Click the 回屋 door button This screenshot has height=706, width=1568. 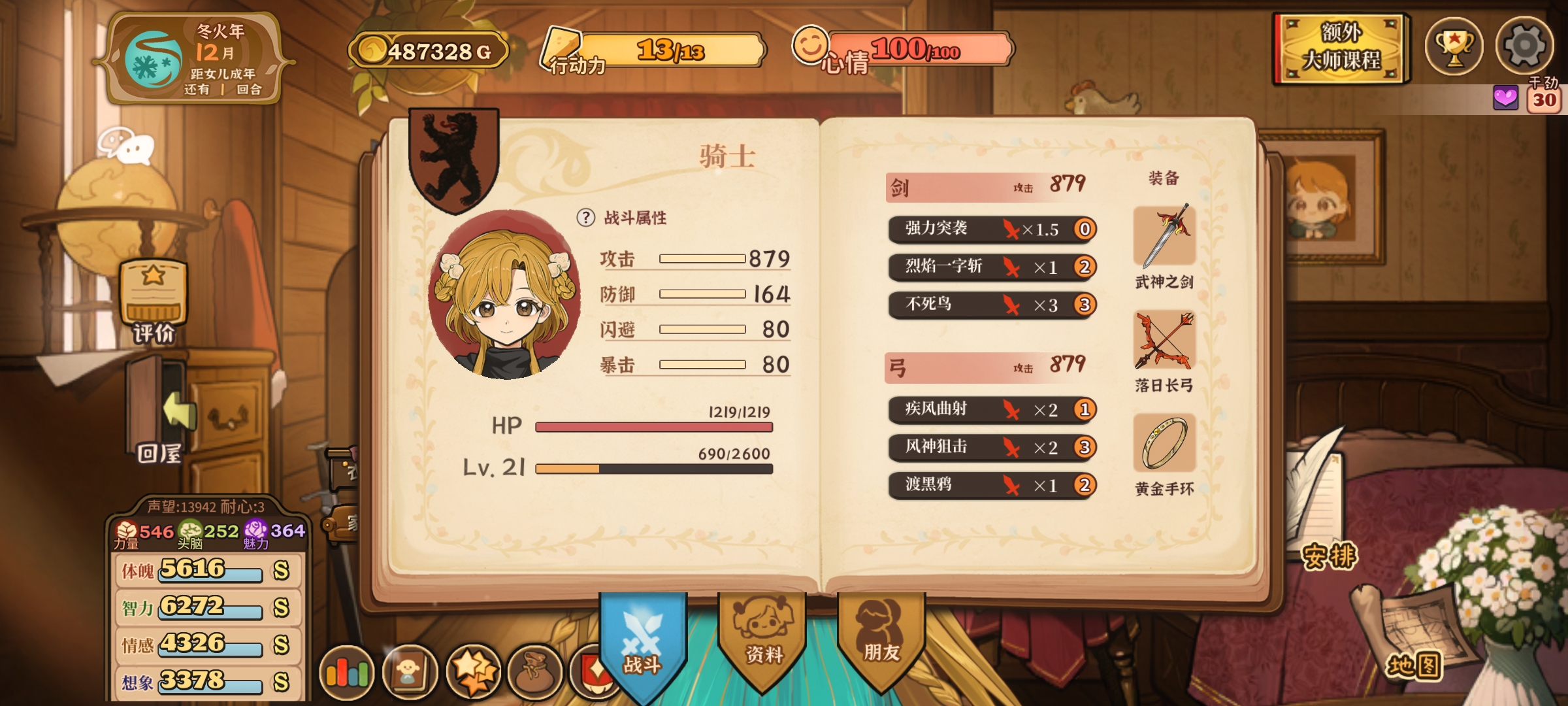point(159,412)
